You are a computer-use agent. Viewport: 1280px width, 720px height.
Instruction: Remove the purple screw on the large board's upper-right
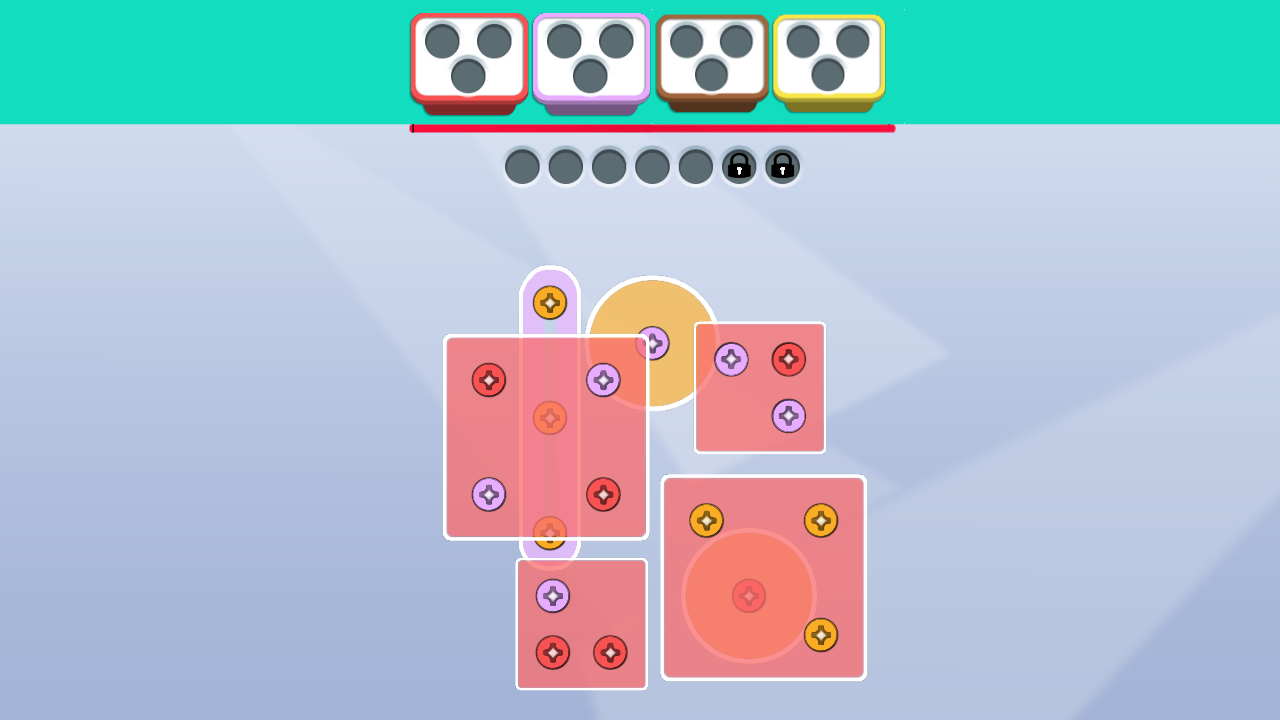(x=604, y=380)
